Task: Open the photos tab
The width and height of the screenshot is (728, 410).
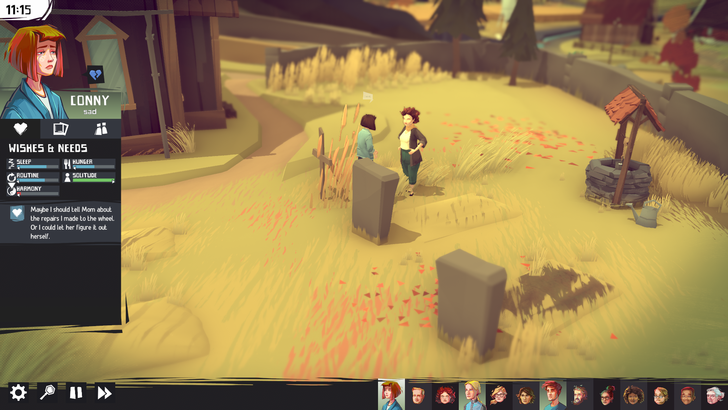Action: point(60,129)
